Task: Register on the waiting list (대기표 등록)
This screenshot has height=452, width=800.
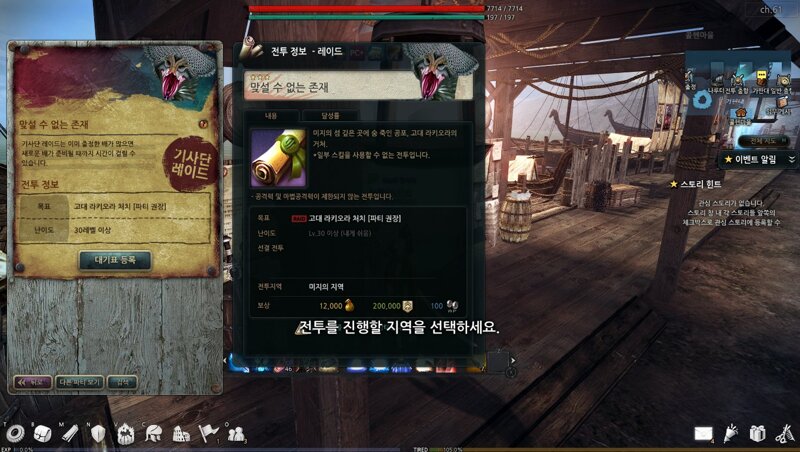Action: click(115, 260)
